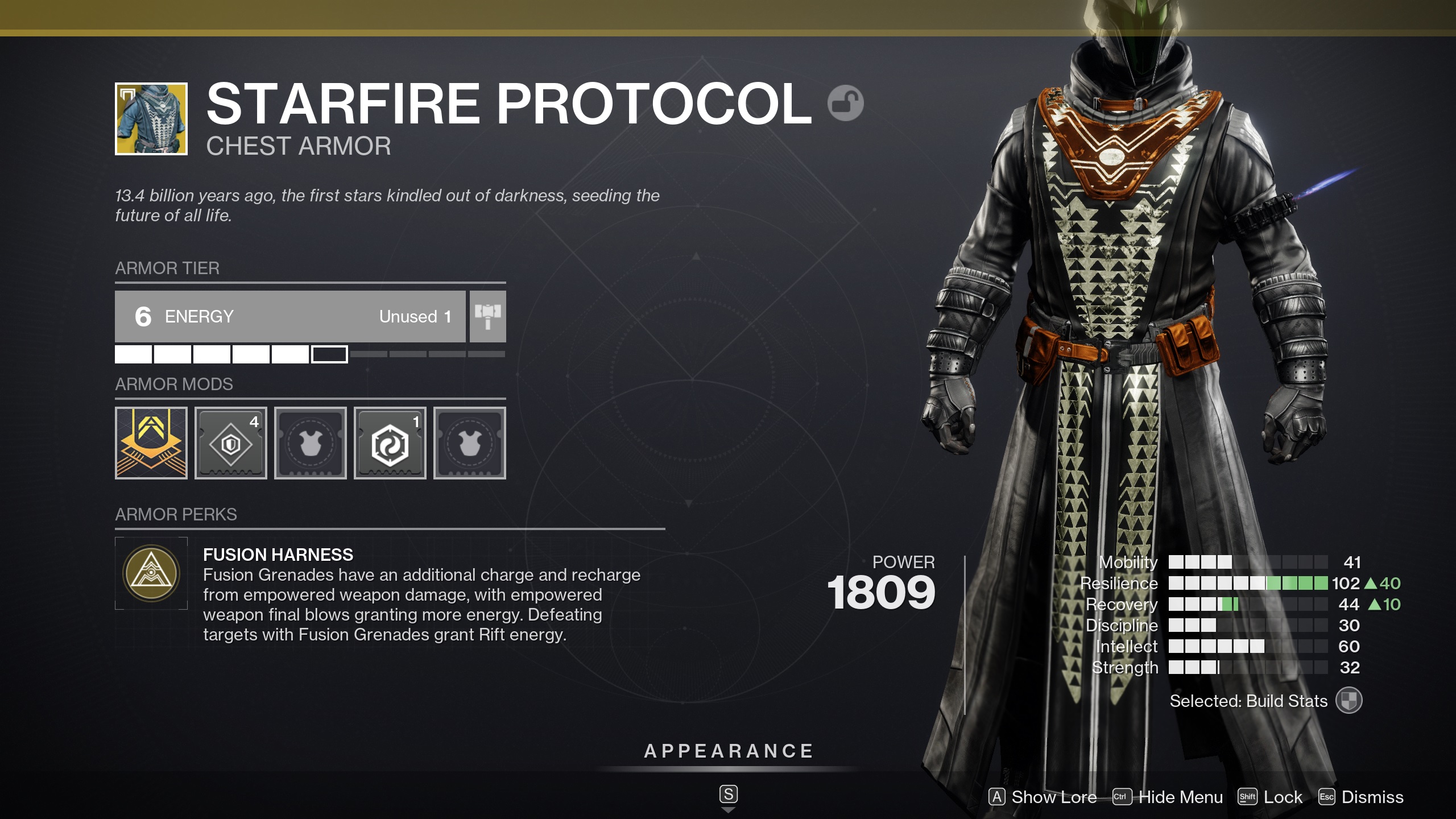Open the artifice mod slot showing 1 energy

tap(390, 443)
